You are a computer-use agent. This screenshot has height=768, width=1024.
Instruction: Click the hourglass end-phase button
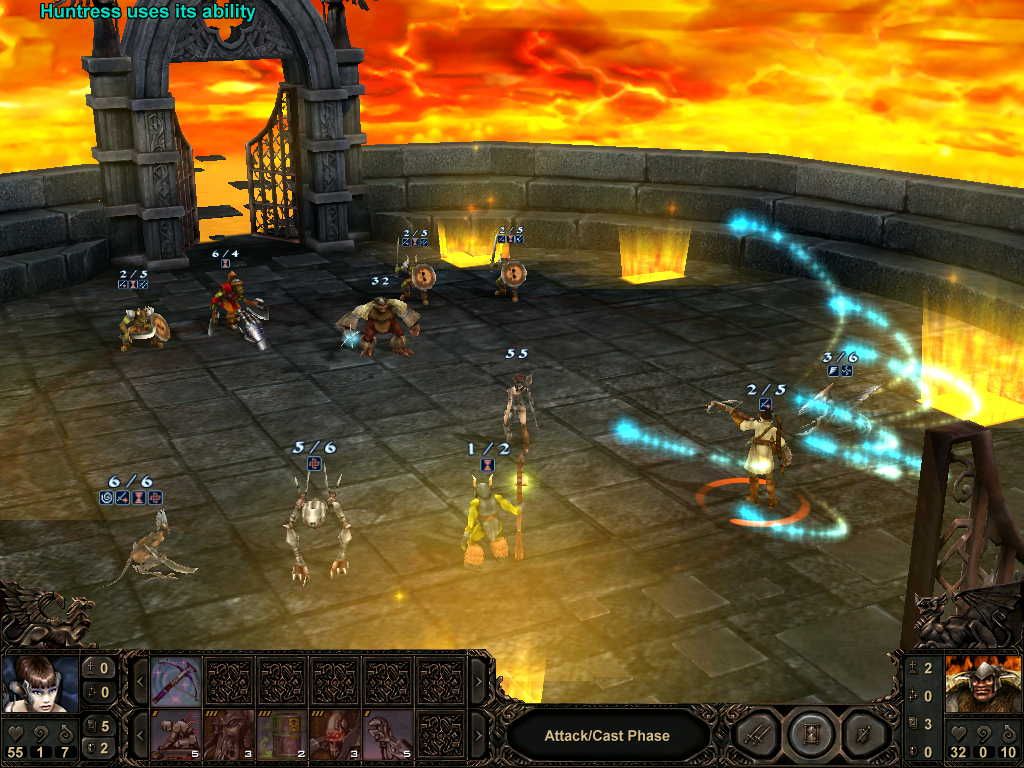tap(806, 735)
